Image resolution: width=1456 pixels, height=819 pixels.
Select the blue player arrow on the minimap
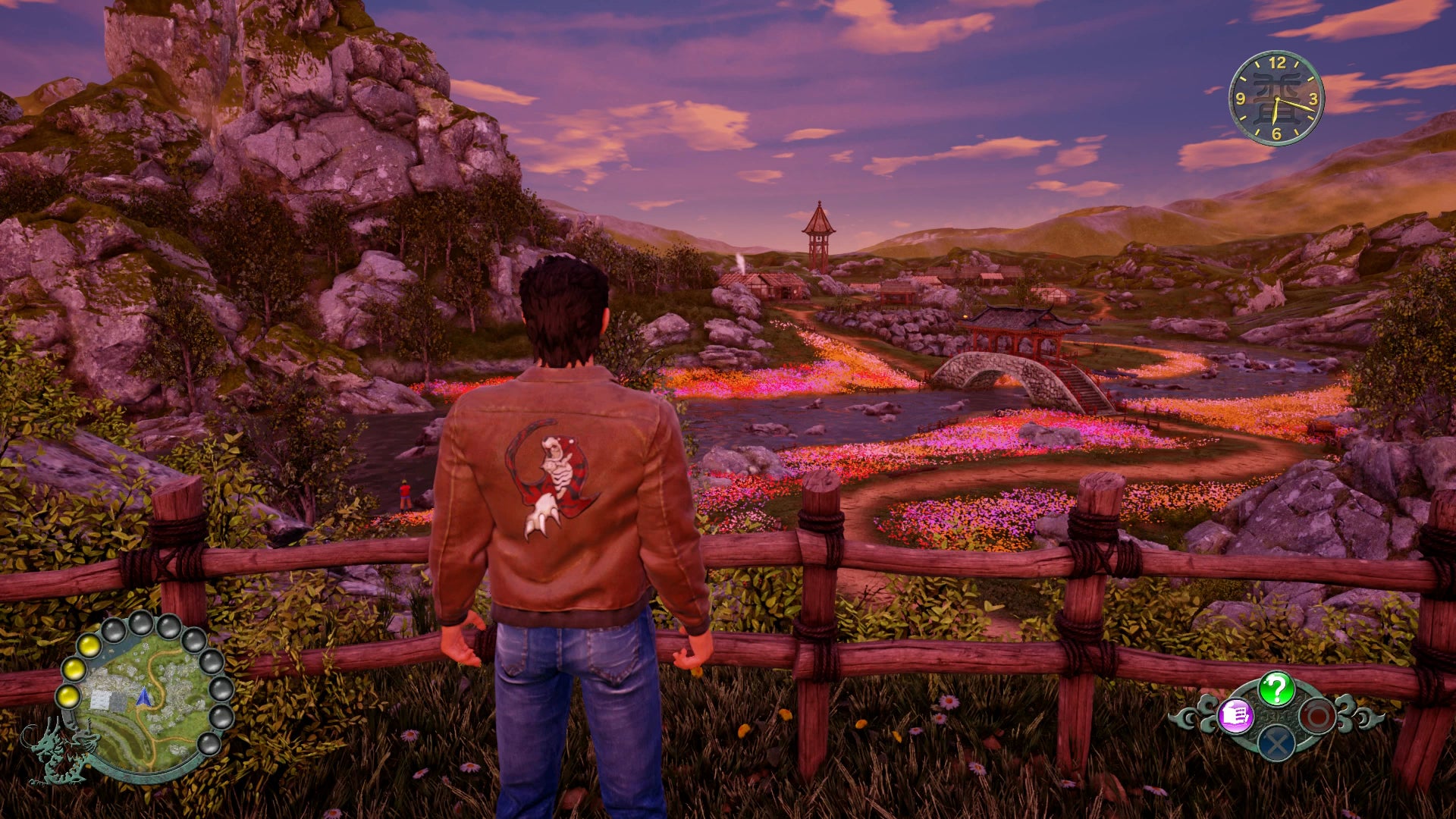coord(143,698)
